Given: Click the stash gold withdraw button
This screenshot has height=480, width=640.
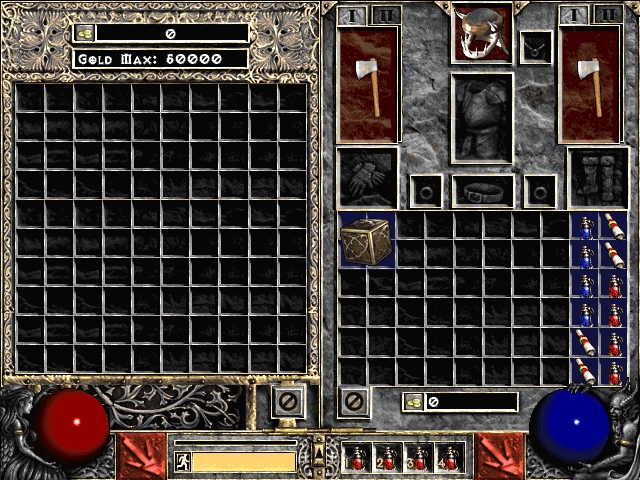Looking at the screenshot, I should click(85, 33).
